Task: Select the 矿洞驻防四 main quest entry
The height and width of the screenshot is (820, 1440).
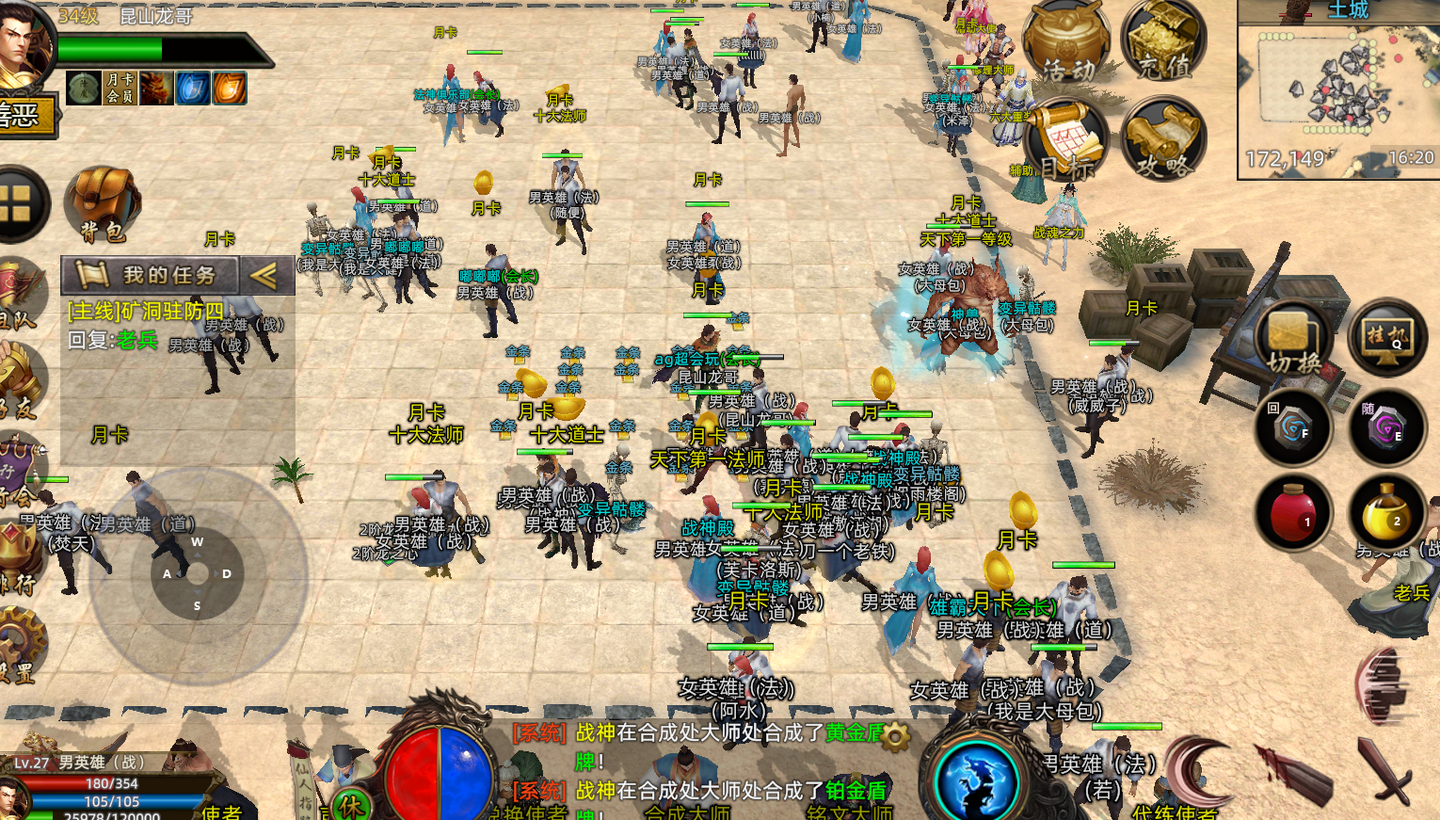Action: [x=146, y=311]
